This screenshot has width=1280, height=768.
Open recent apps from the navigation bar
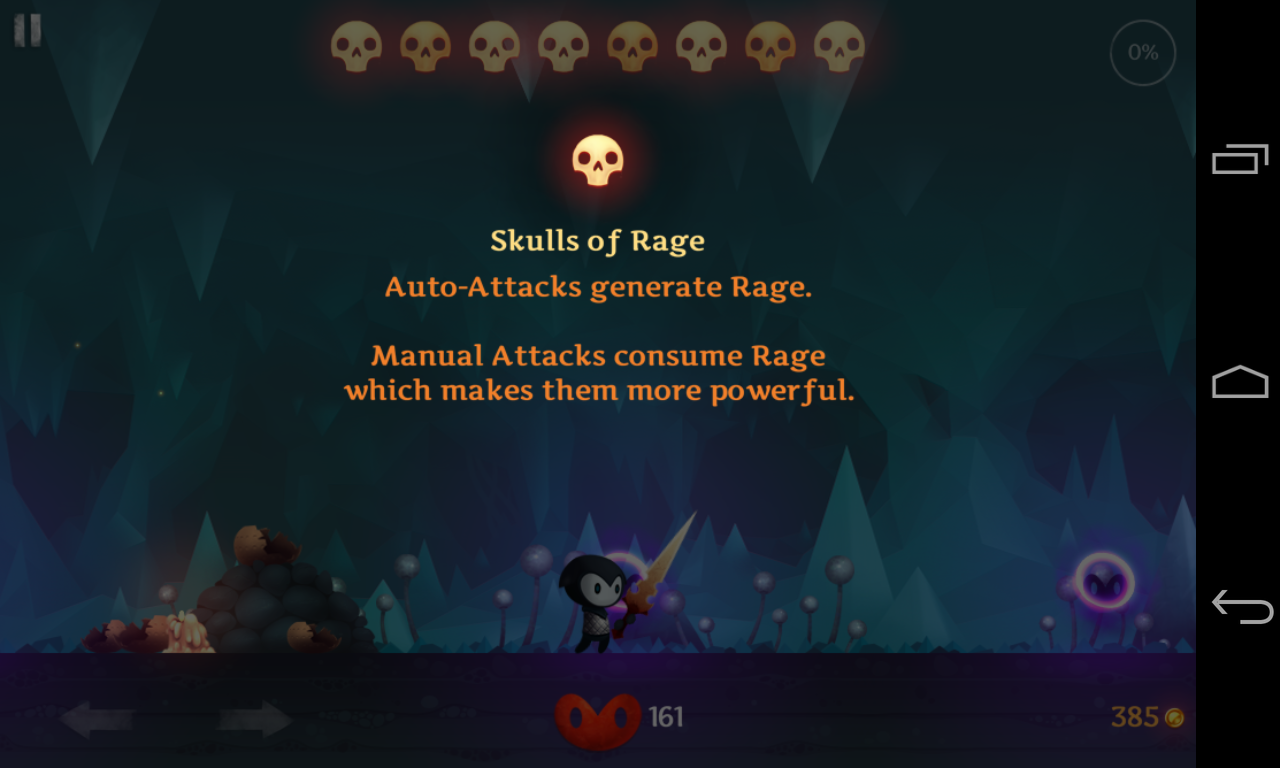click(1239, 158)
